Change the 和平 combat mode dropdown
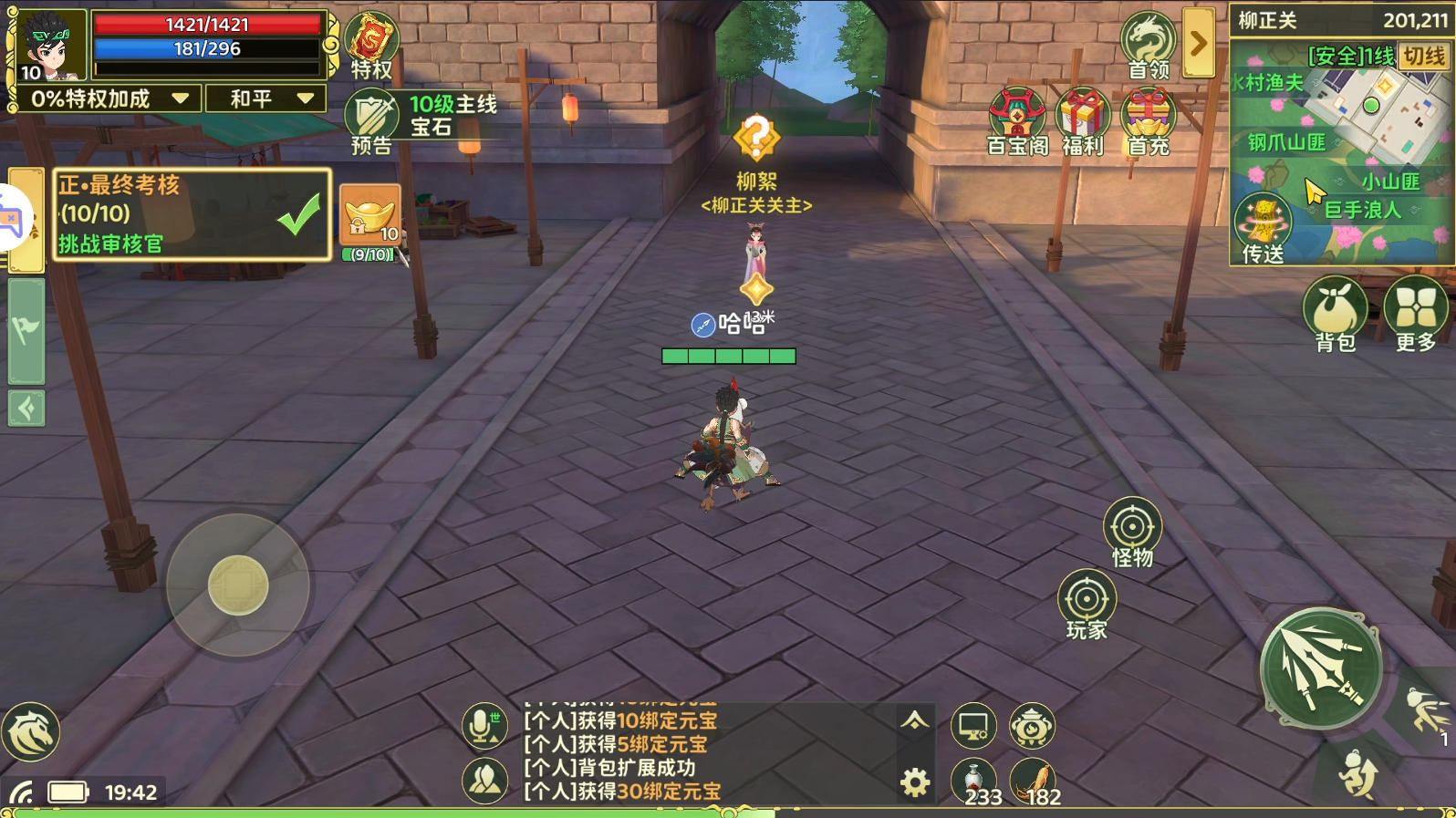This screenshot has width=1456, height=818. (x=267, y=98)
